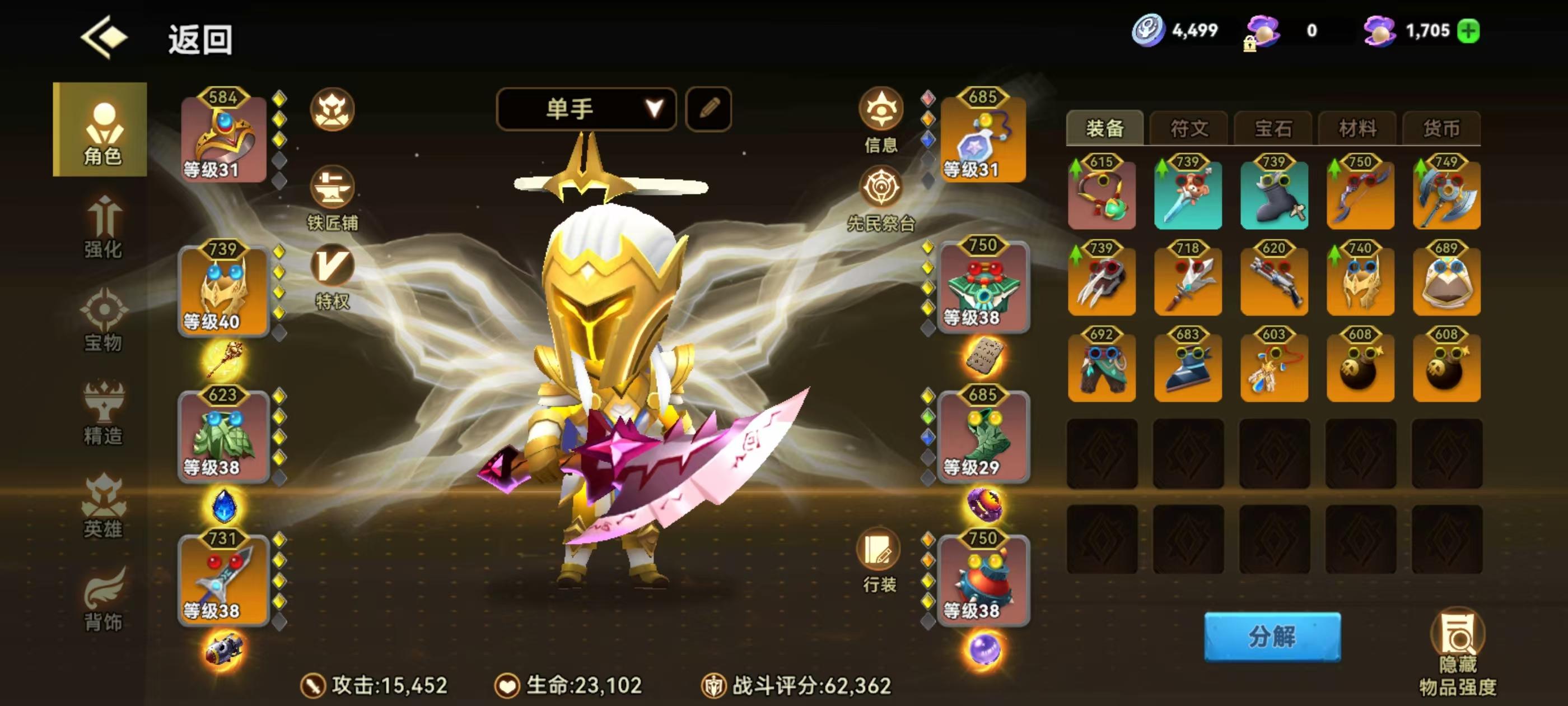
Task: Select the 615 necklace inventory thumbnail
Action: point(1102,196)
